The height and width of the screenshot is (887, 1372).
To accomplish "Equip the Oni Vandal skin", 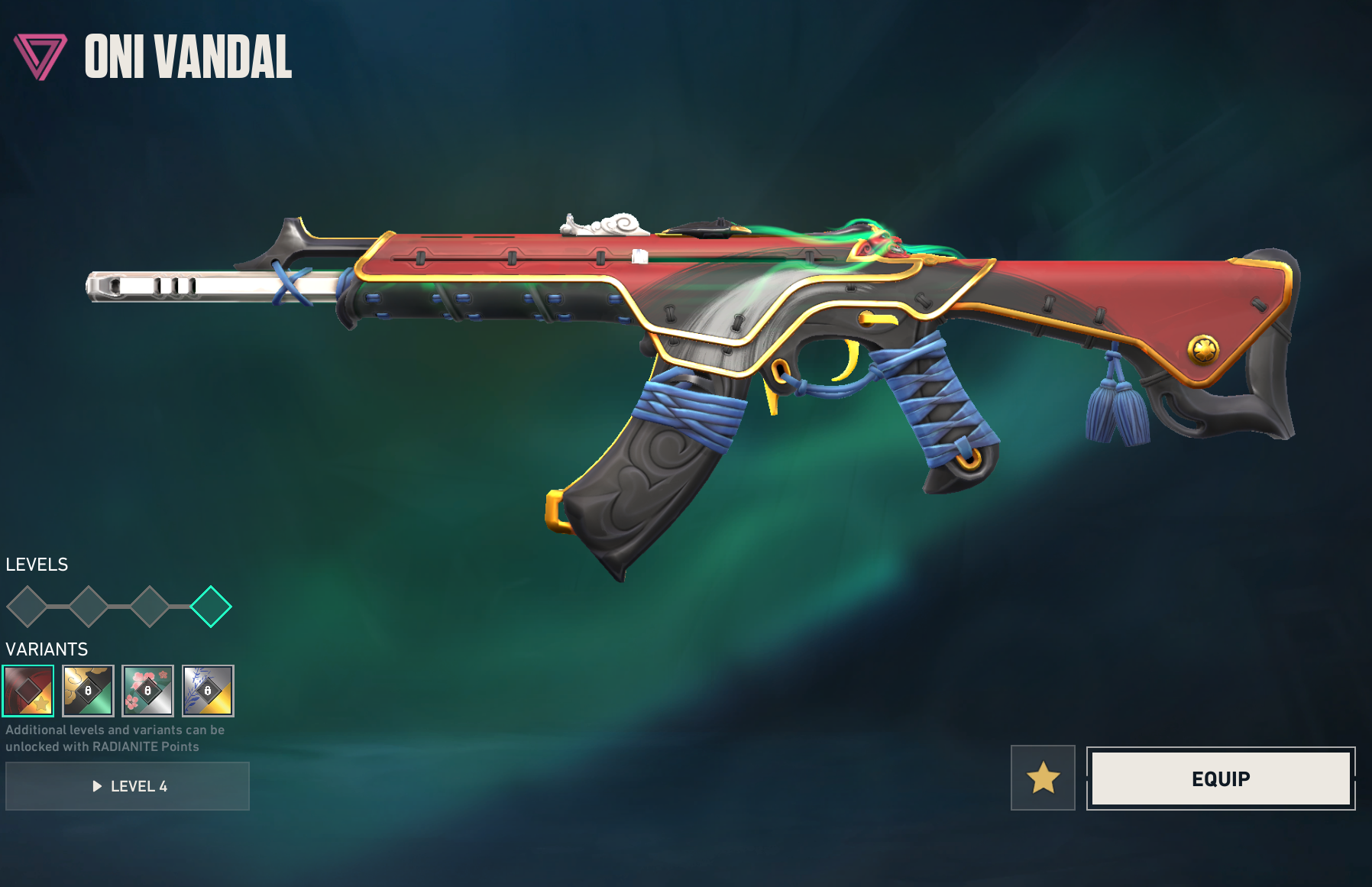I will coord(1220,779).
